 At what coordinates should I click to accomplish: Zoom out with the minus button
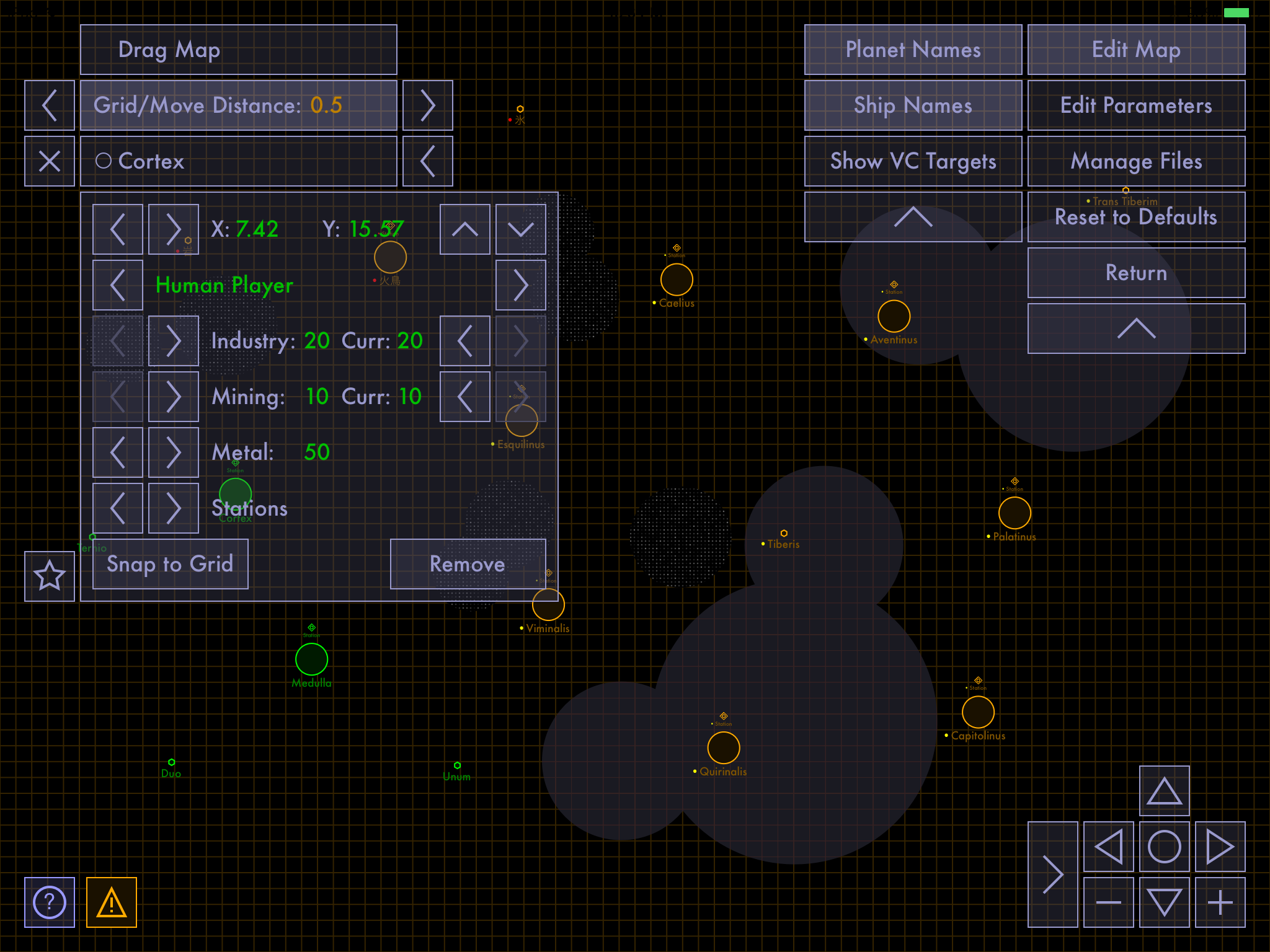1108,902
